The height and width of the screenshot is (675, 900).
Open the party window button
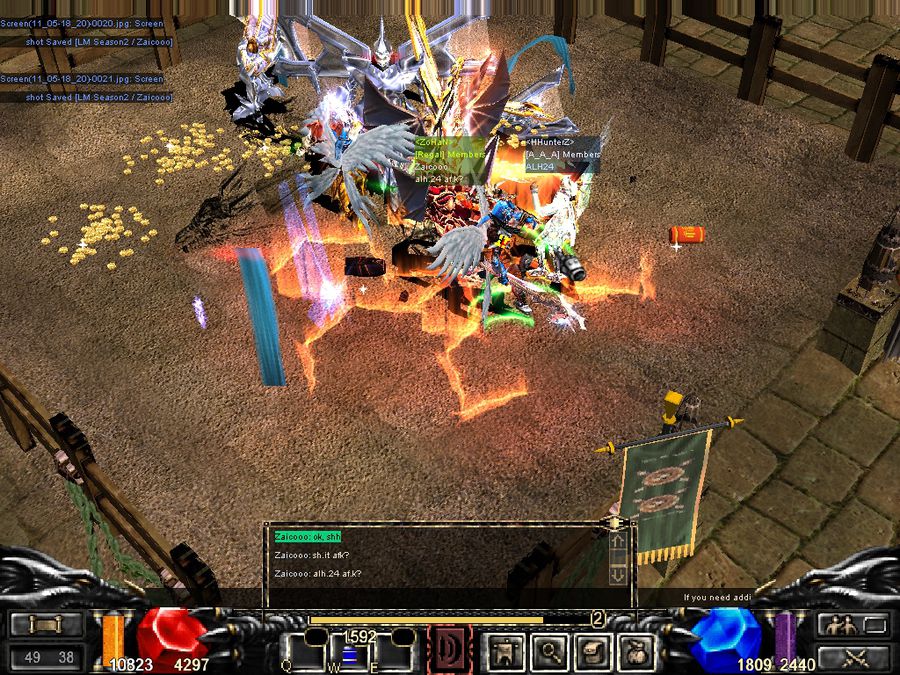[x=853, y=625]
